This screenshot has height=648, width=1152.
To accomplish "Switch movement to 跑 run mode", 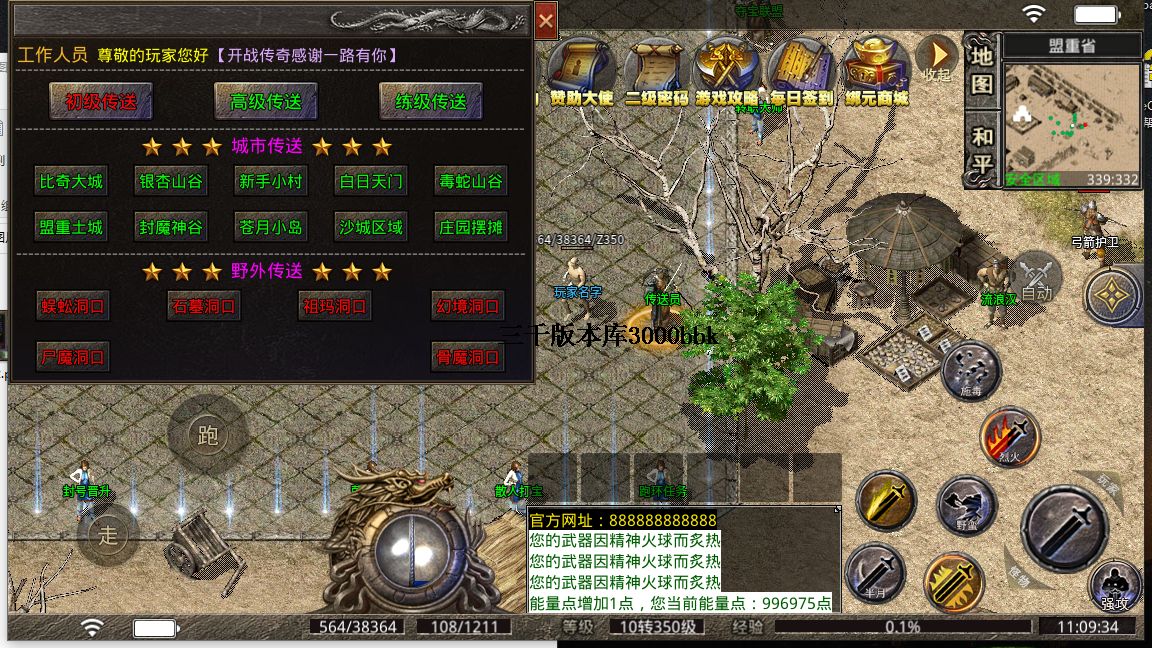I will pyautogui.click(x=208, y=435).
